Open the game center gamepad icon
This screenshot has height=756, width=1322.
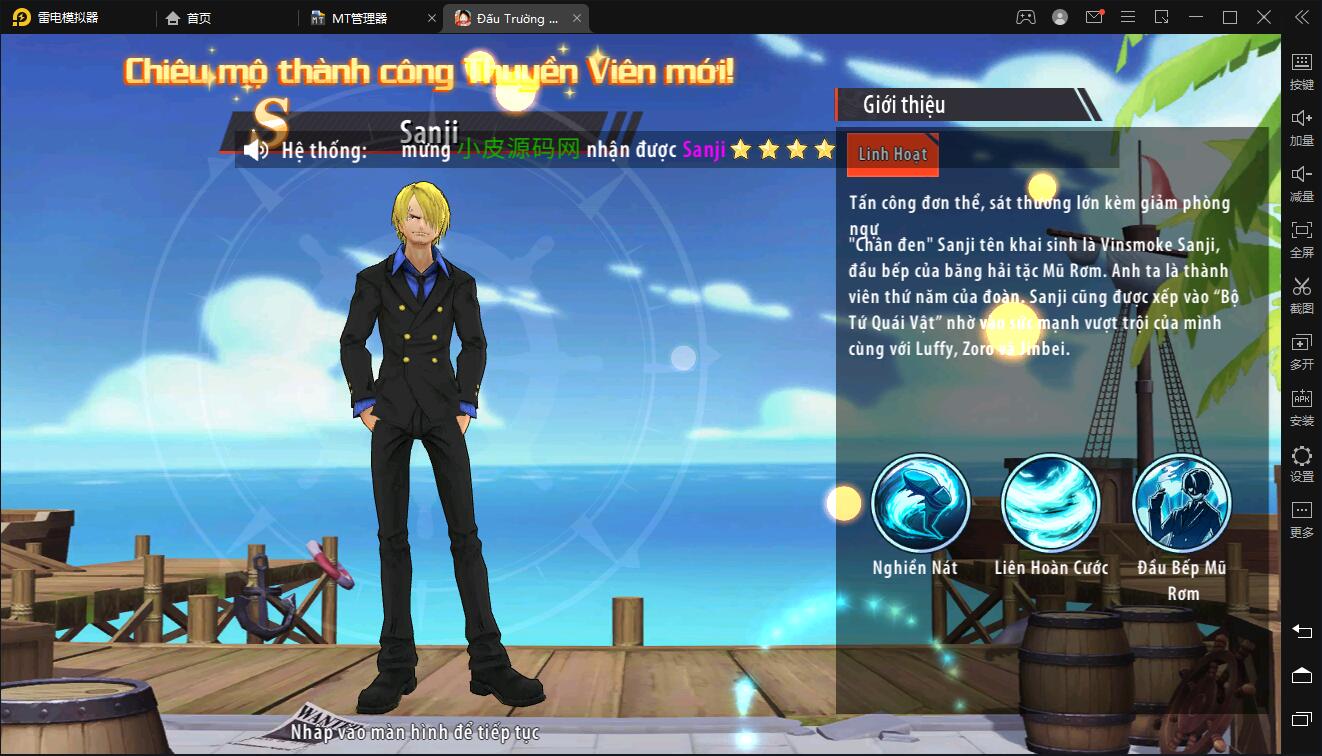tap(1026, 17)
